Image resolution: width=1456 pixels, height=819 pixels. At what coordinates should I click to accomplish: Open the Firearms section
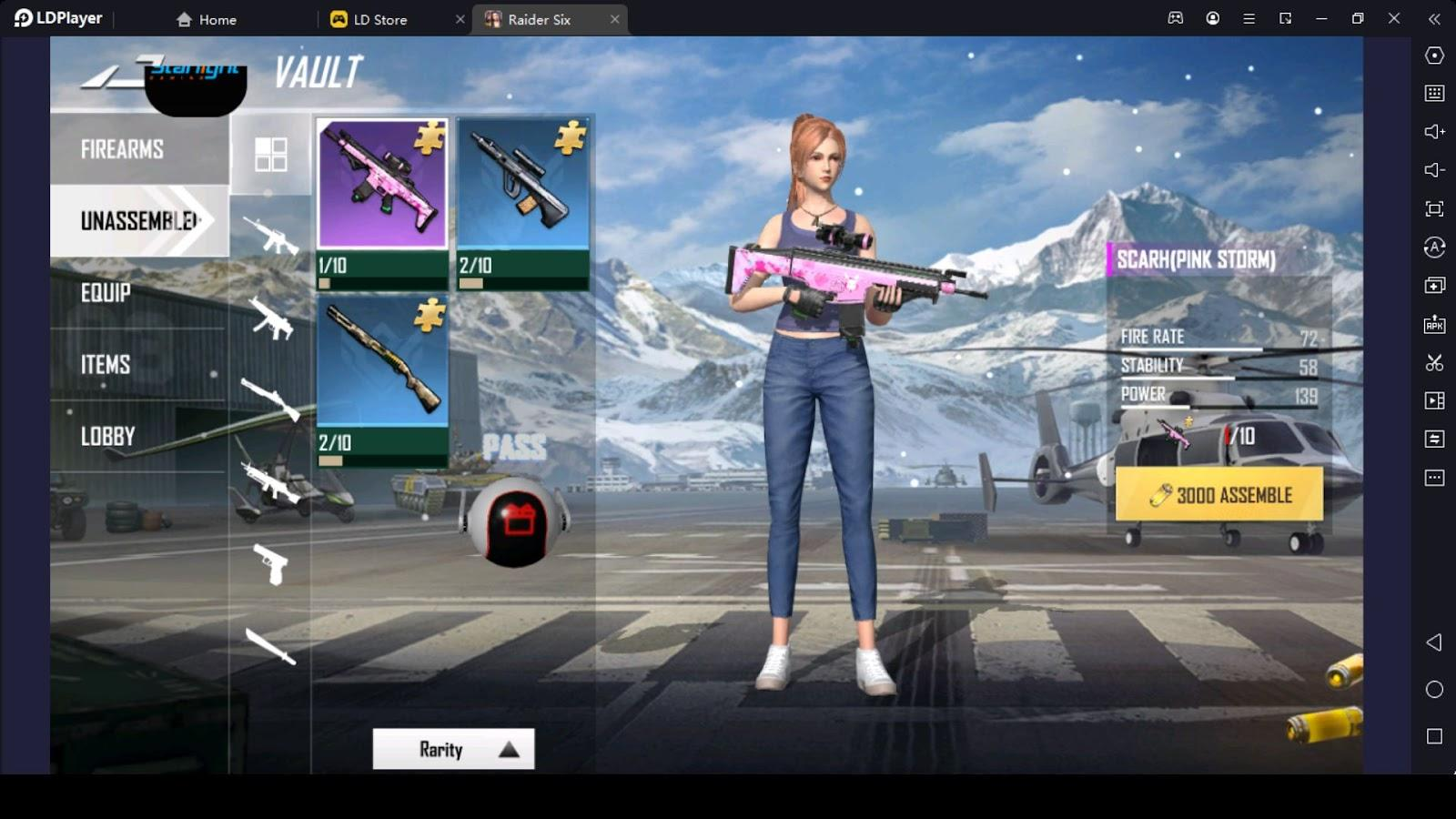(122, 149)
